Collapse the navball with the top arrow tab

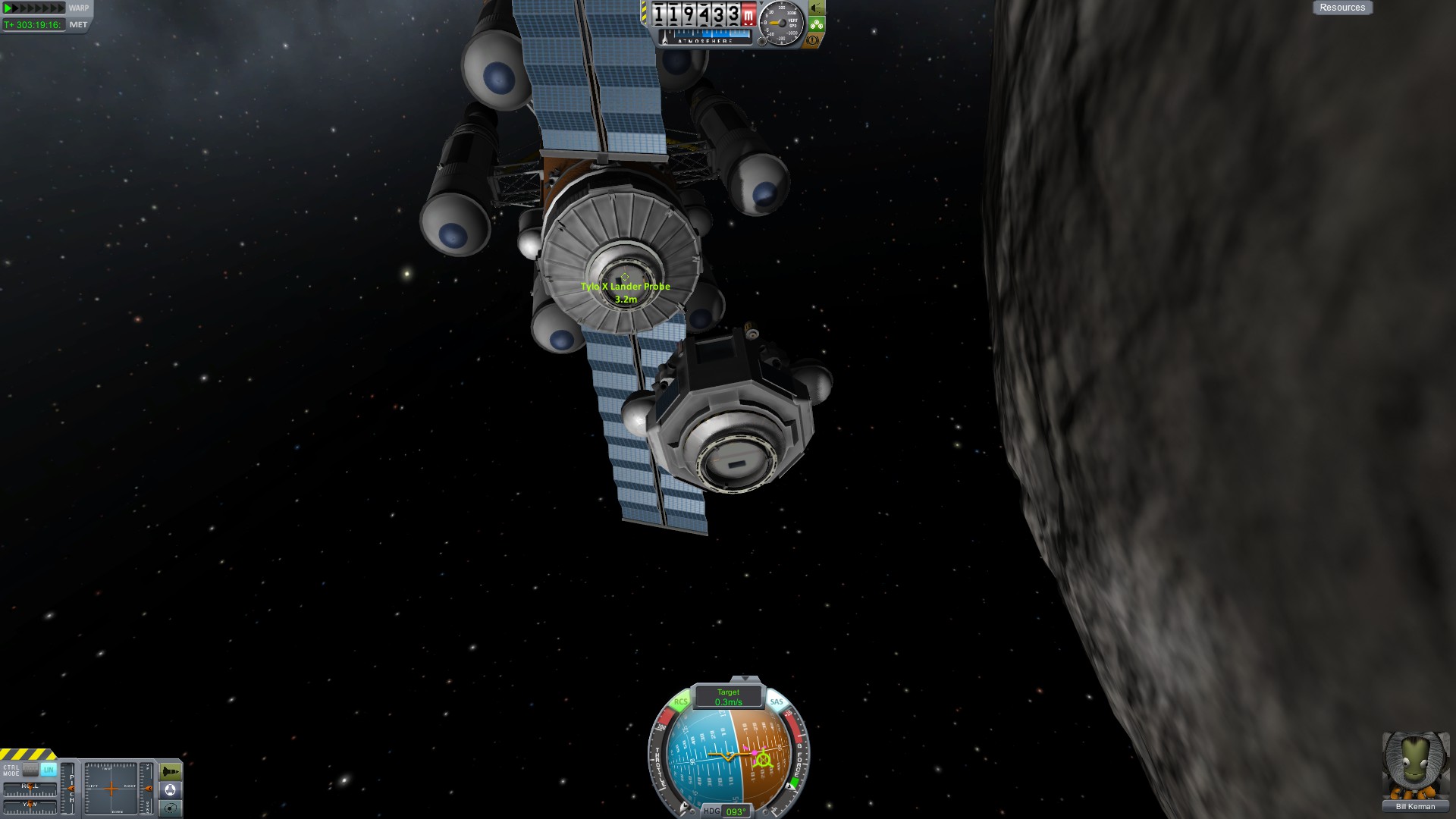tap(745, 679)
